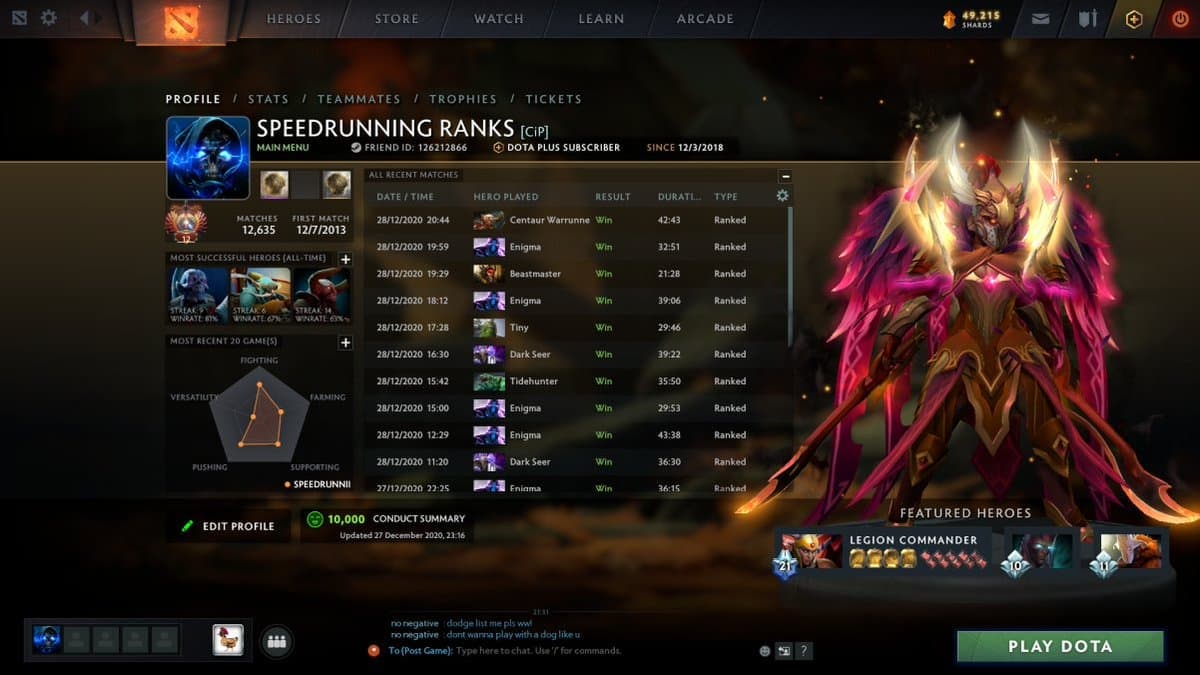This screenshot has height=675, width=1200.
Task: Open the mail envelope icon
Action: click(1040, 19)
